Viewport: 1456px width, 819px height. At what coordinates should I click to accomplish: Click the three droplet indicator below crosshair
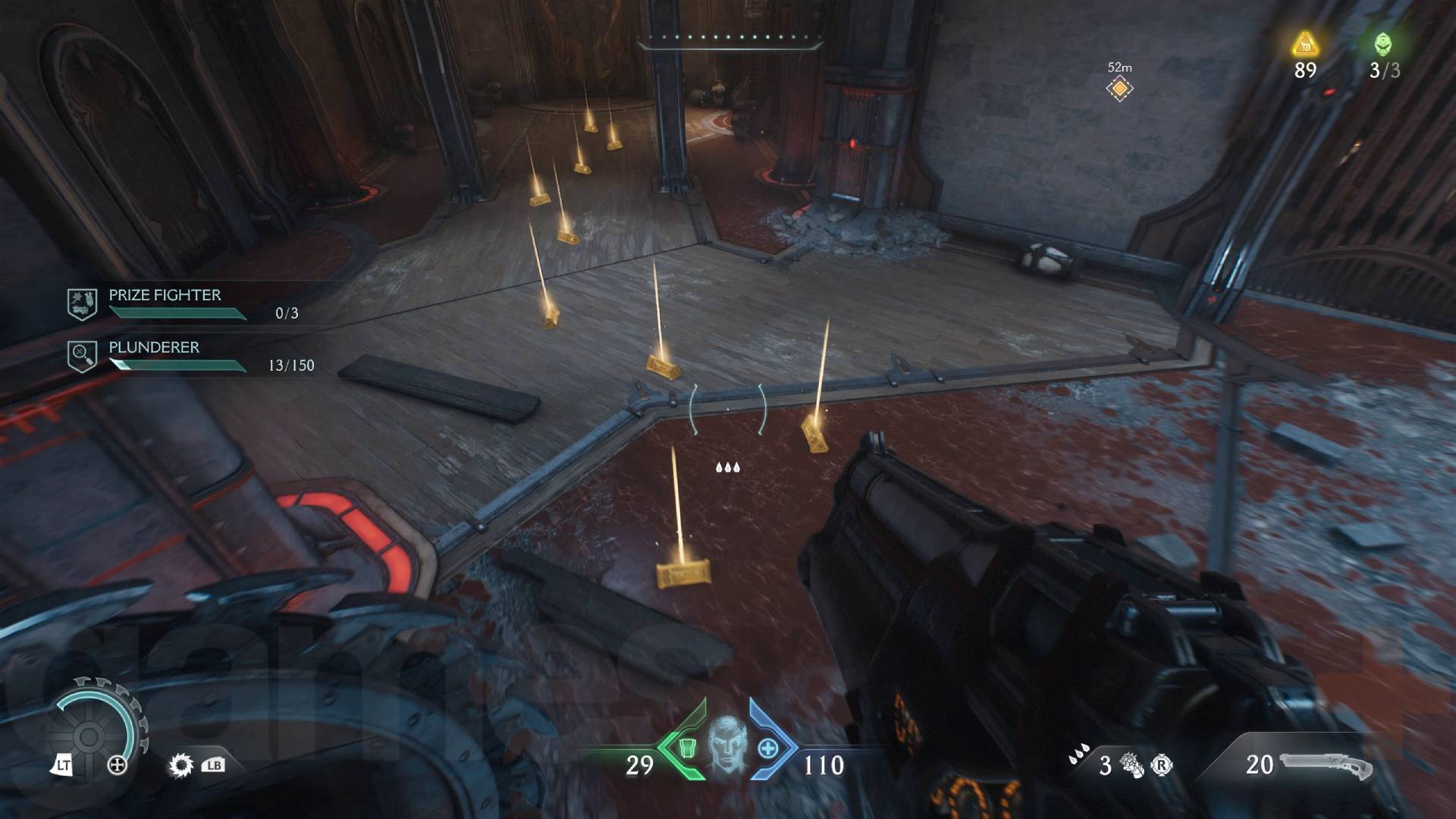pyautogui.click(x=729, y=468)
